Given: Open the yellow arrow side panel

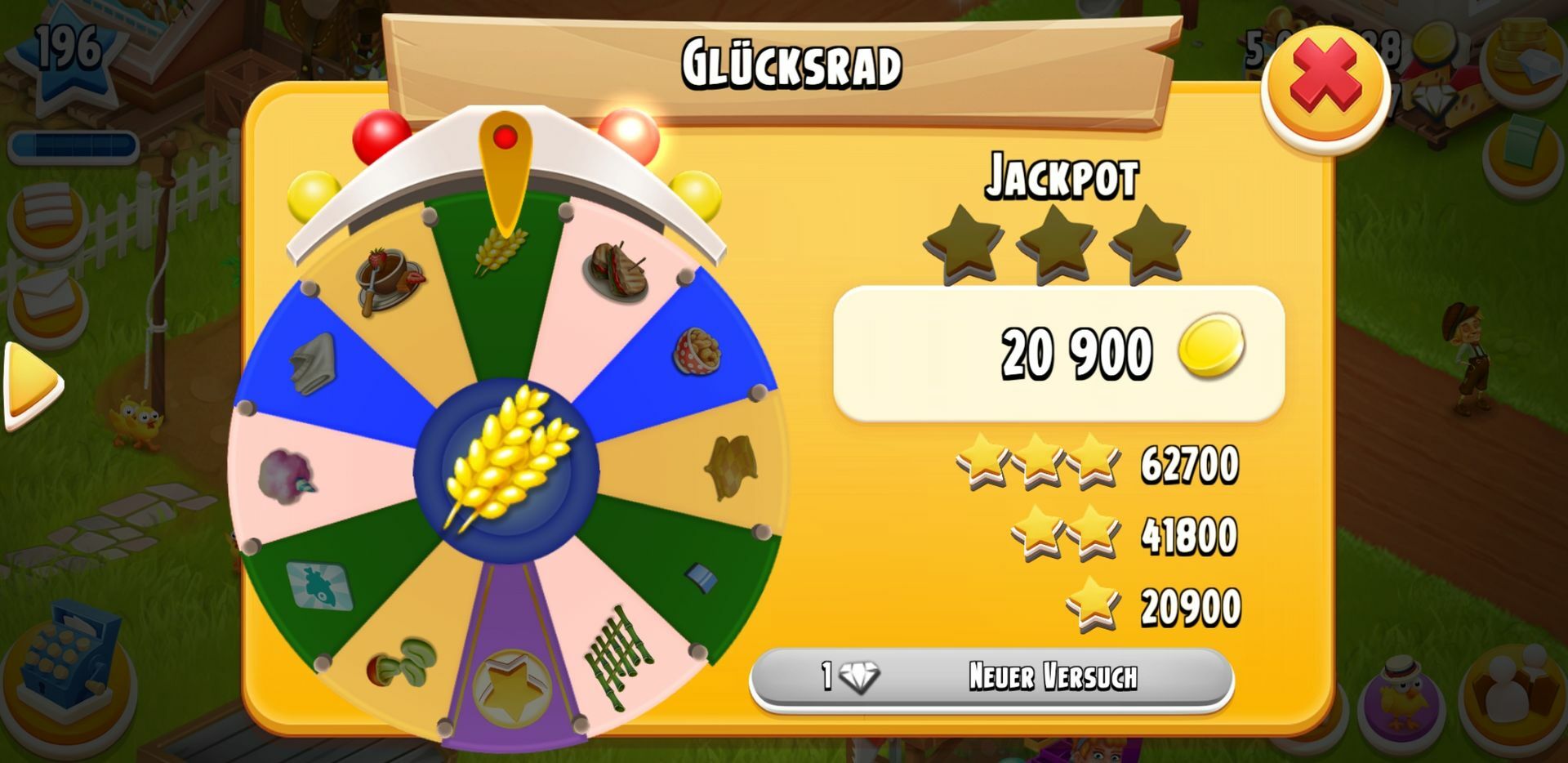Looking at the screenshot, I should [x=32, y=384].
